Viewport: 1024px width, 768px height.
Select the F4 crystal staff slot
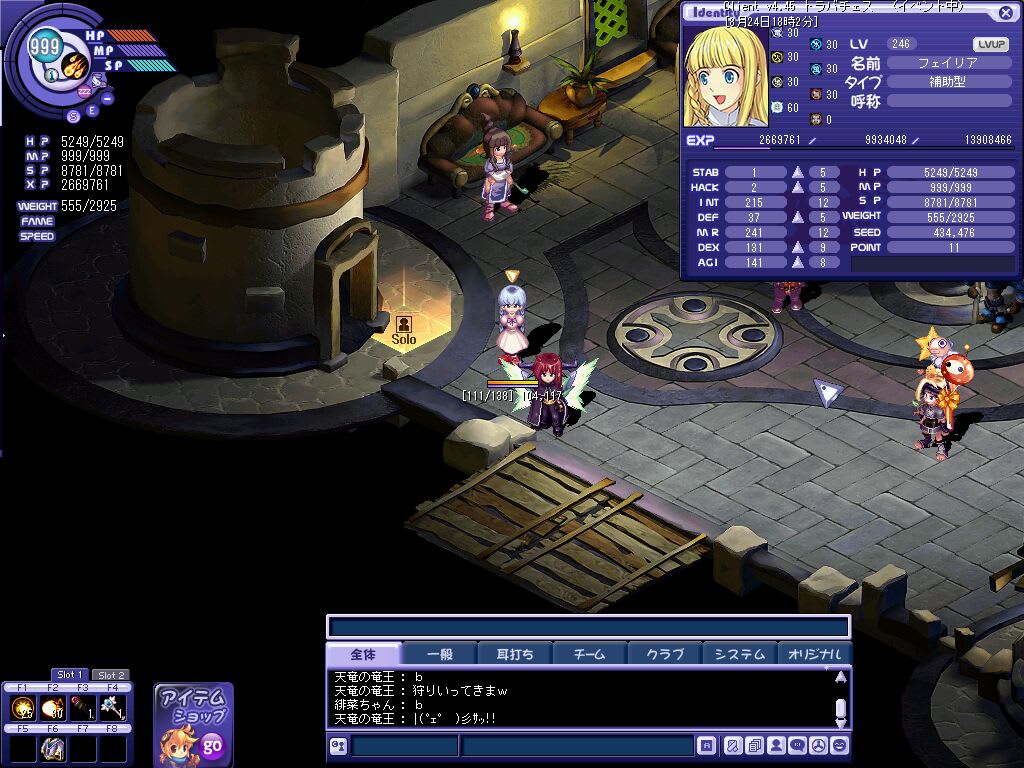[113, 708]
